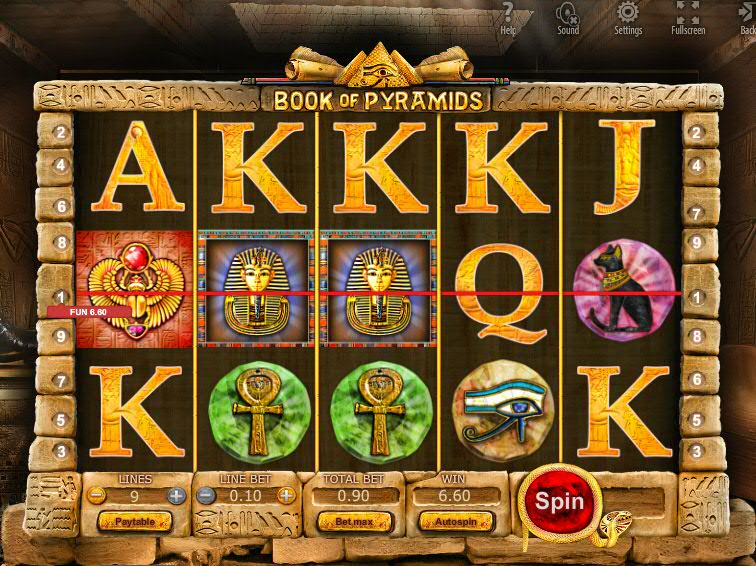Spin the reels with the red Spin button
Viewport: 756px width, 566px height.
pyautogui.click(x=558, y=500)
